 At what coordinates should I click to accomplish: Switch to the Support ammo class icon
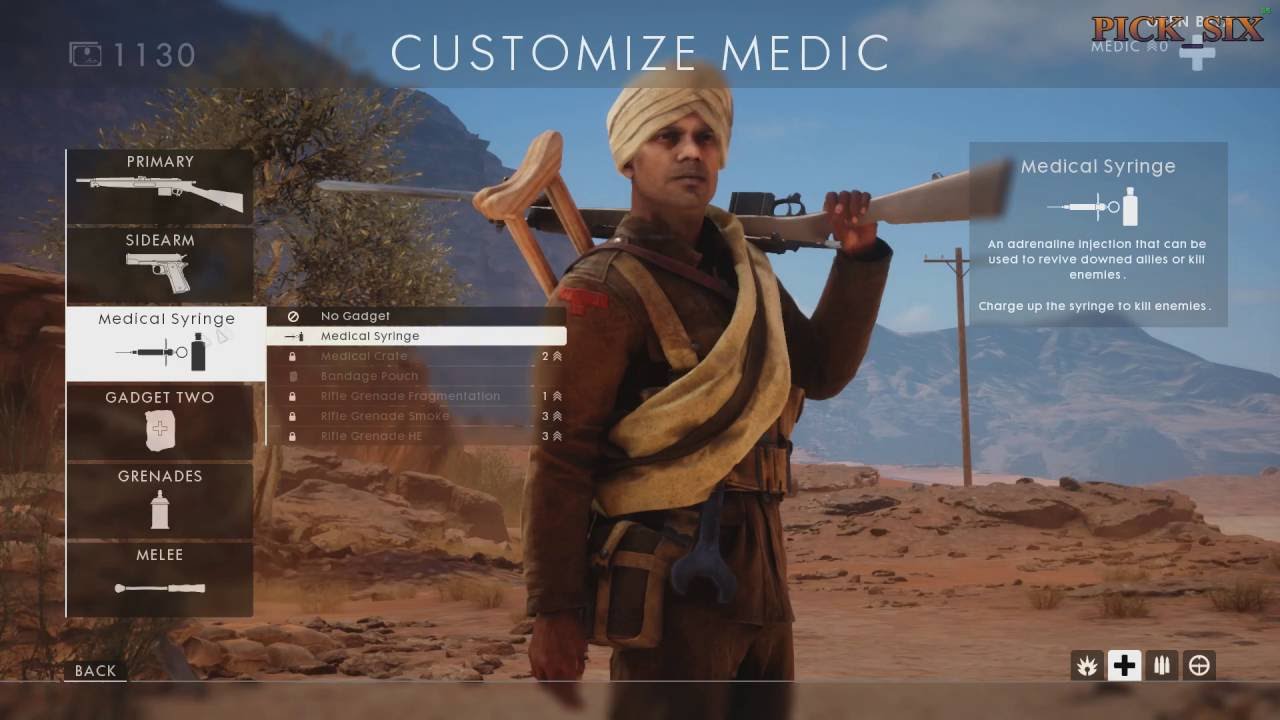click(x=1162, y=665)
